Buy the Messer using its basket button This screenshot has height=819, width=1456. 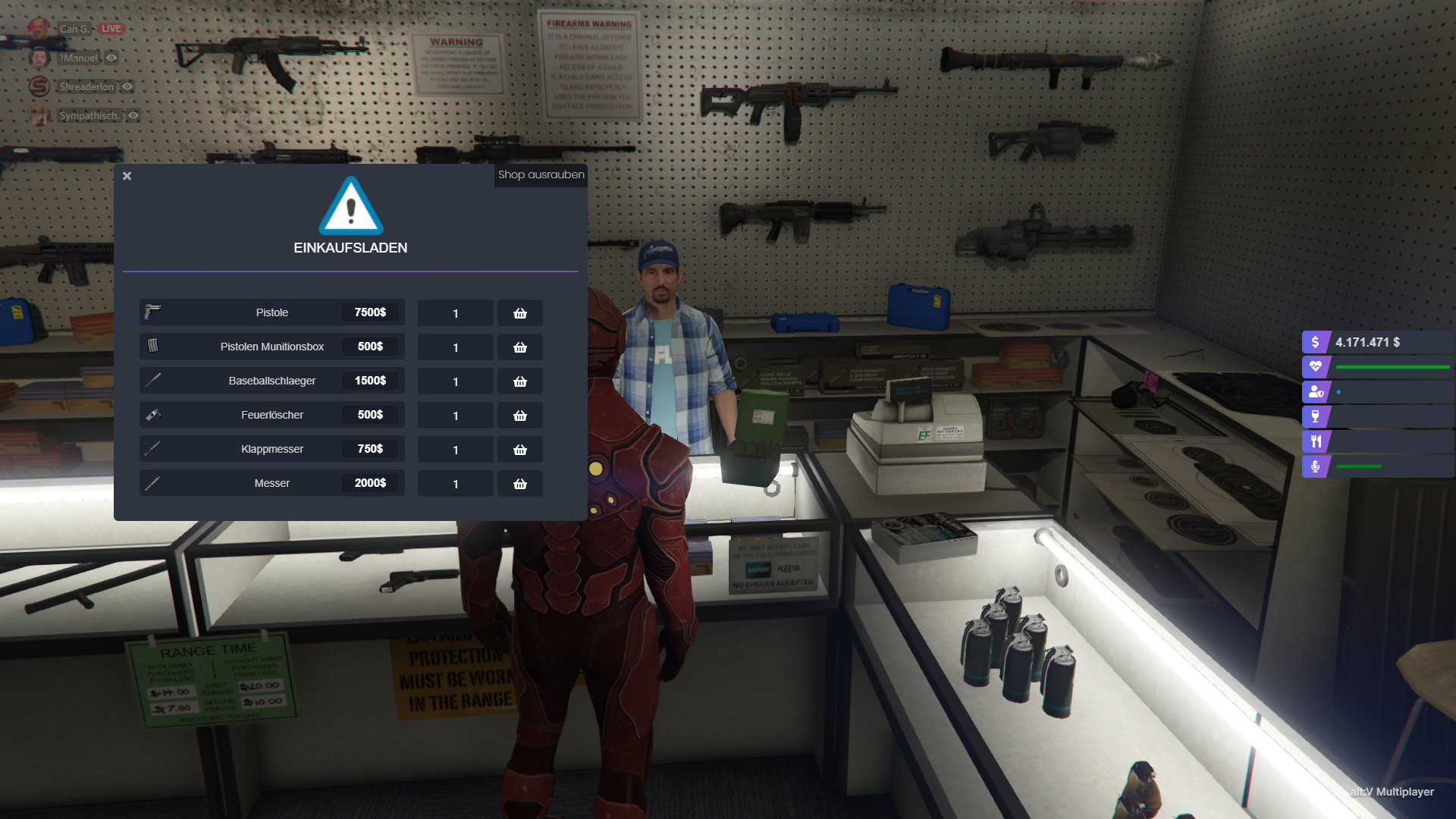coord(520,484)
